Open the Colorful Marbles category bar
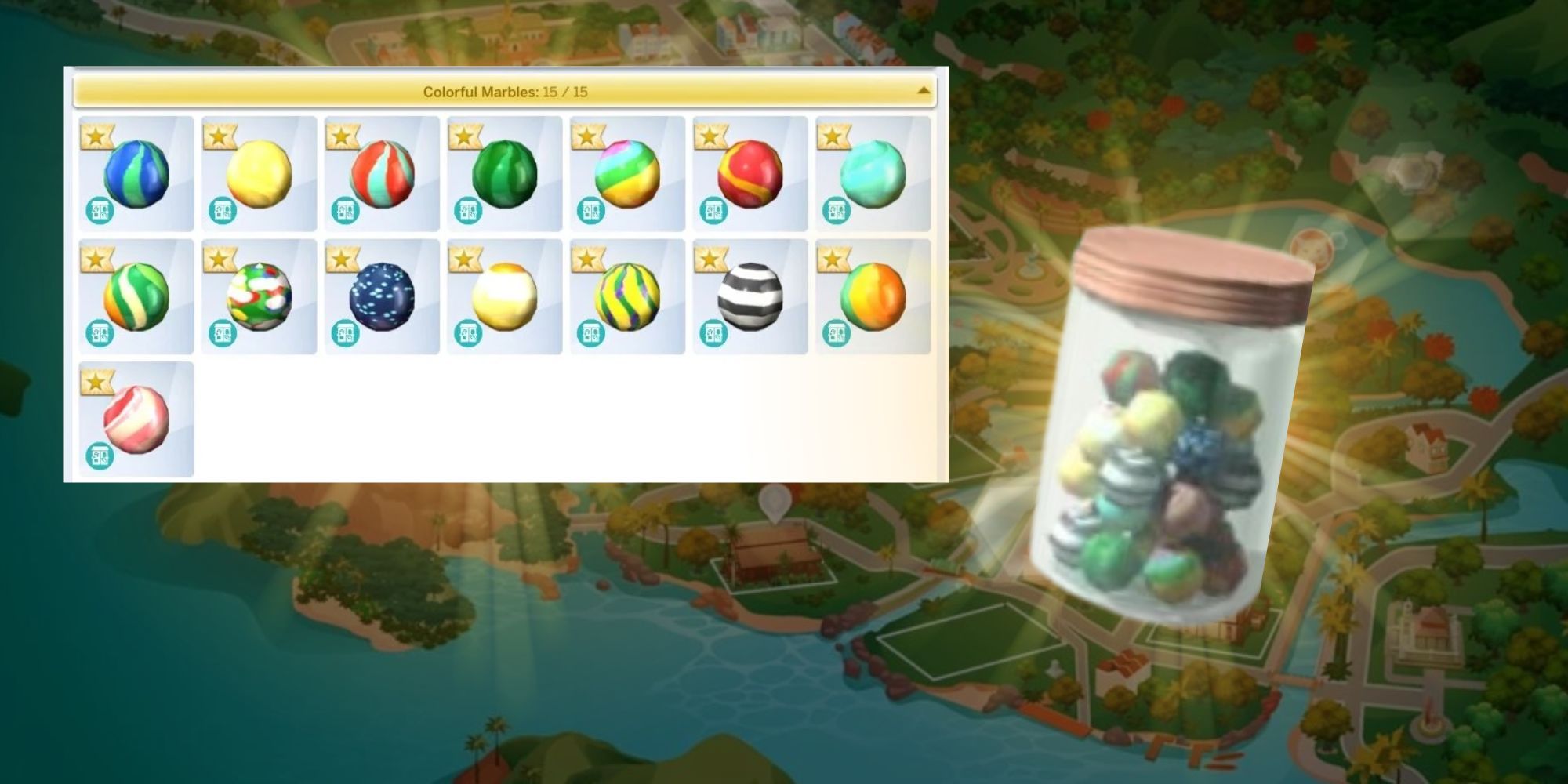 pyautogui.click(x=506, y=92)
